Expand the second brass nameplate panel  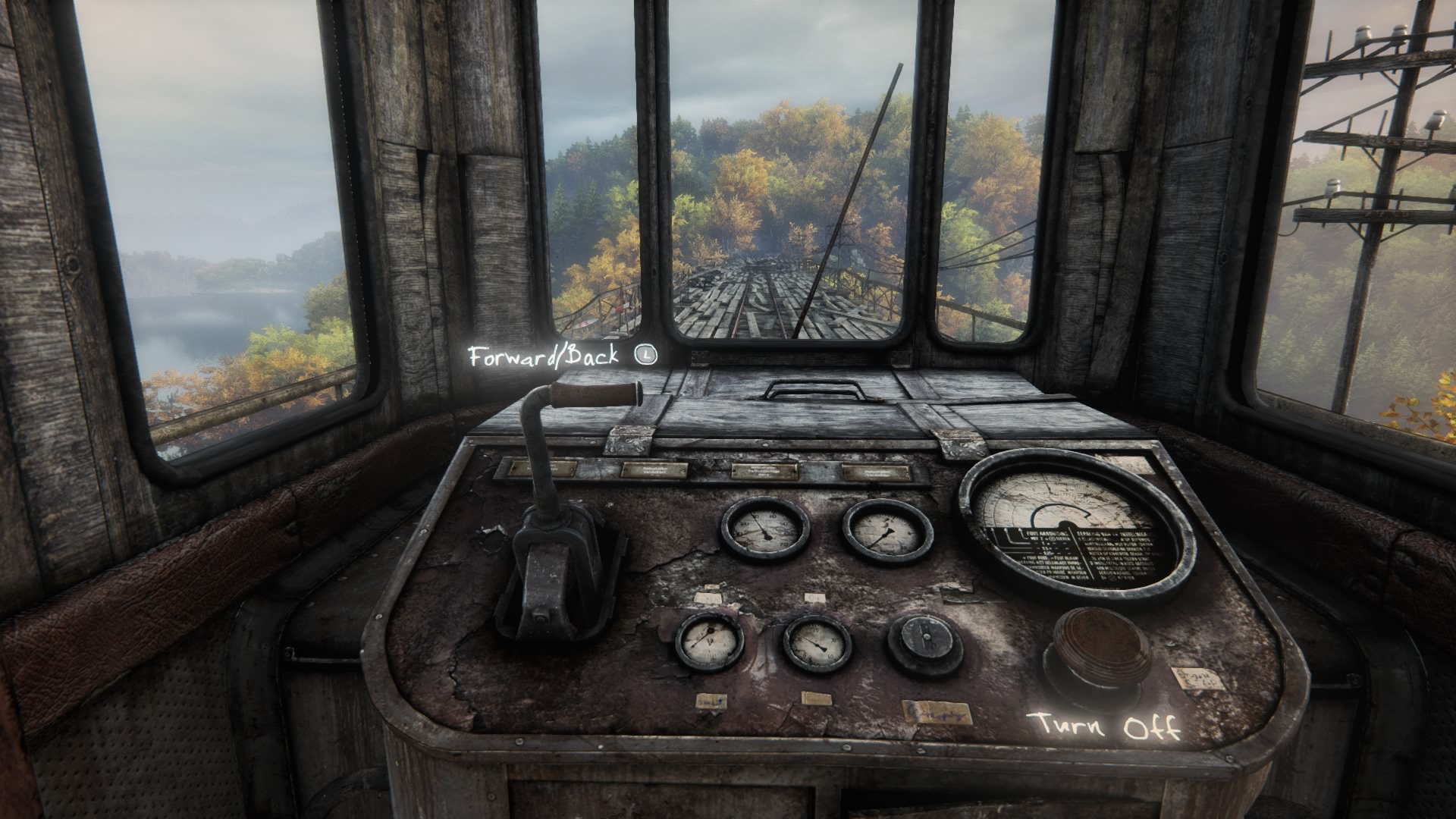[654, 469]
